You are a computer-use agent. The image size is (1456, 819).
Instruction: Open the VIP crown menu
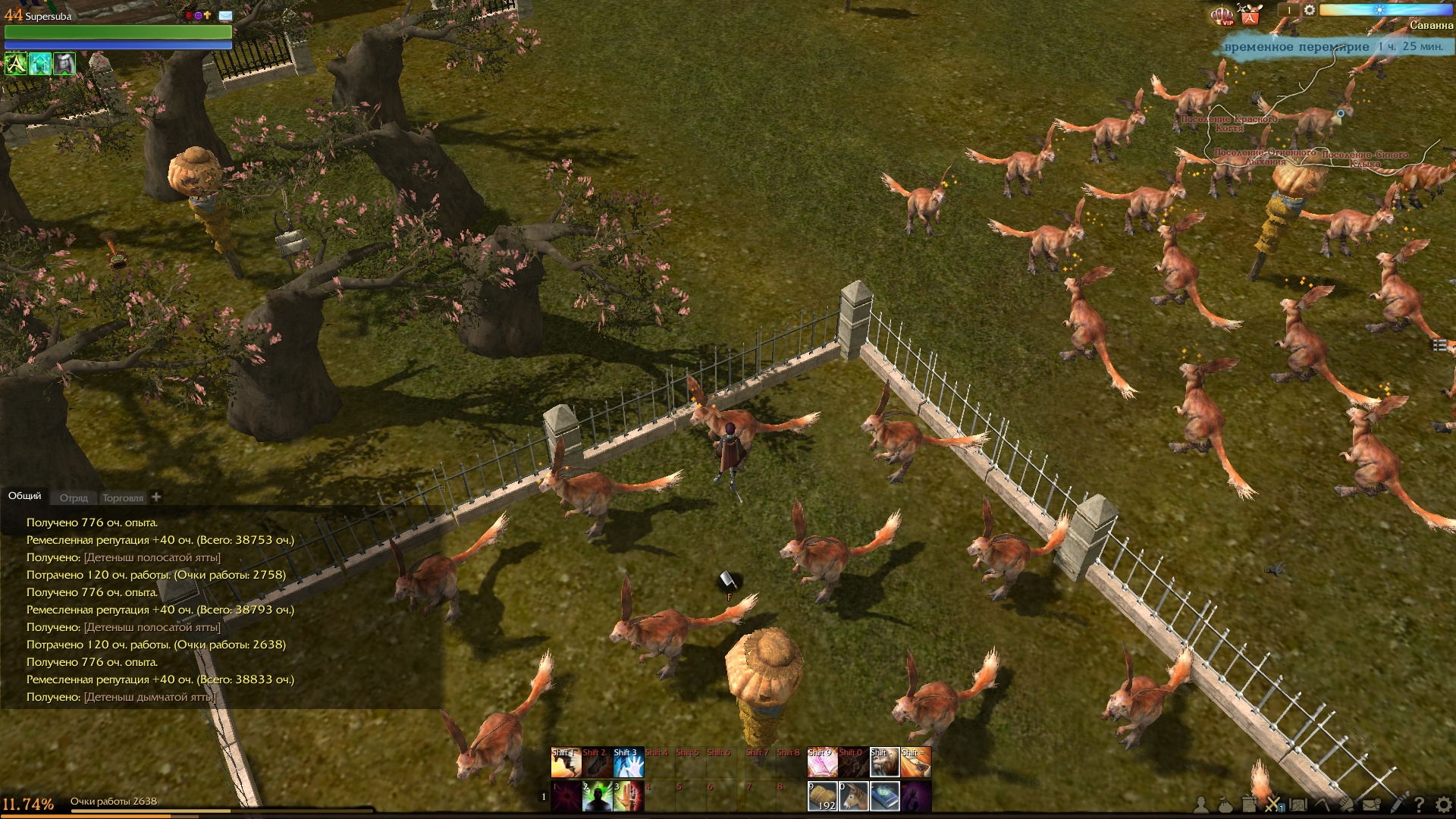pos(1222,15)
